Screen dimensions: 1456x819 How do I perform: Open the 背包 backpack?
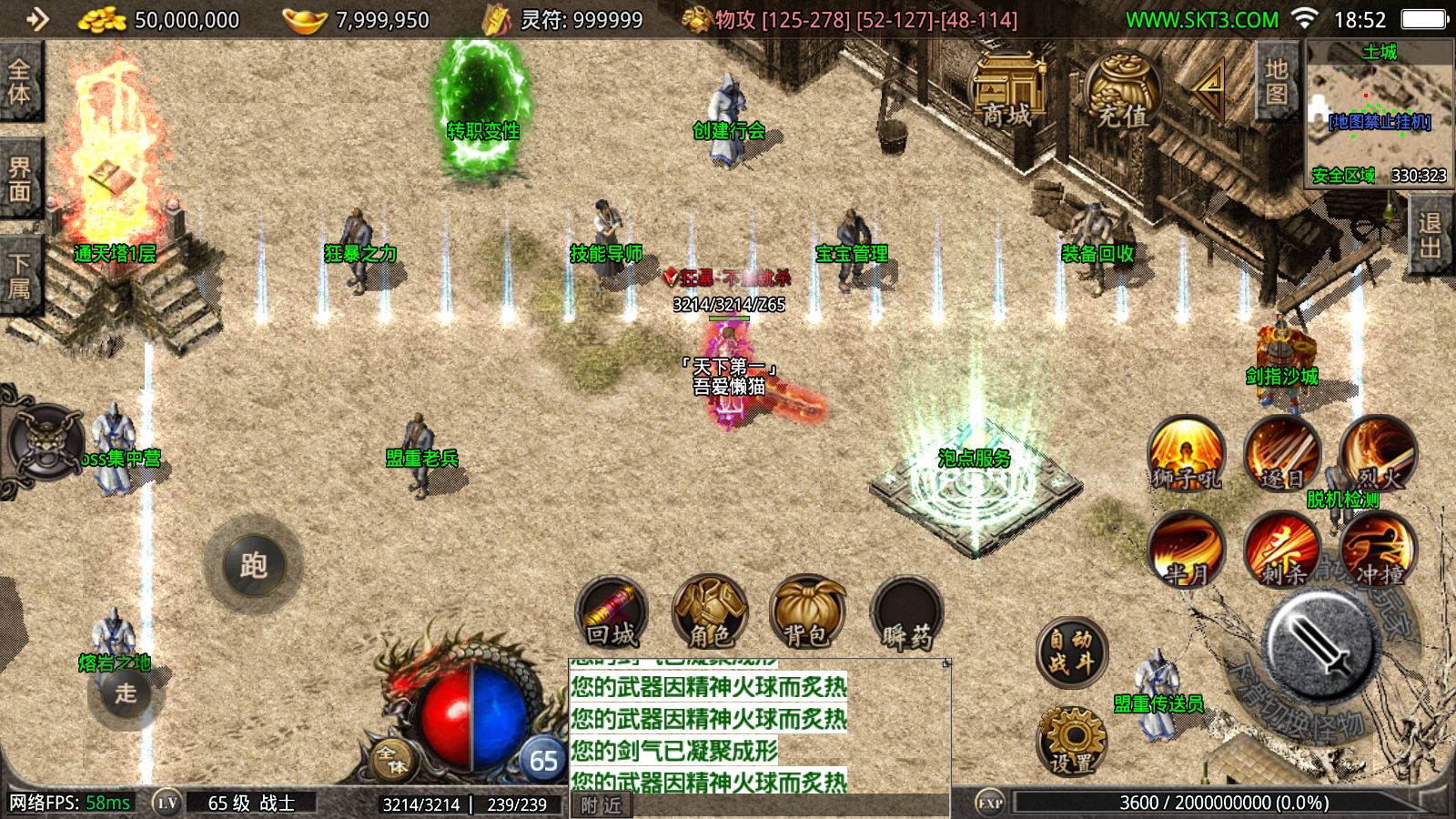[x=806, y=612]
